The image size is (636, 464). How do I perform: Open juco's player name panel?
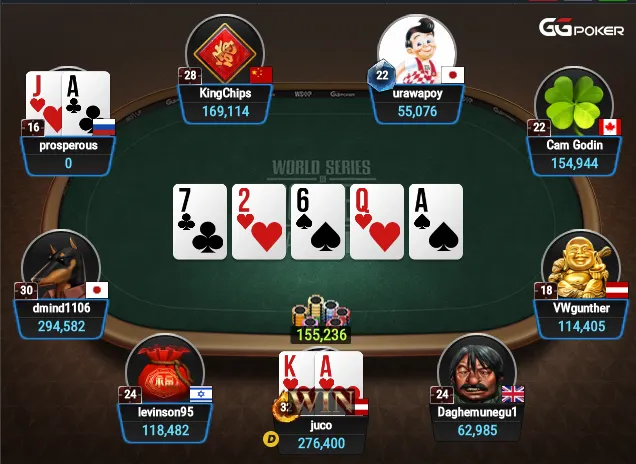coord(321,434)
